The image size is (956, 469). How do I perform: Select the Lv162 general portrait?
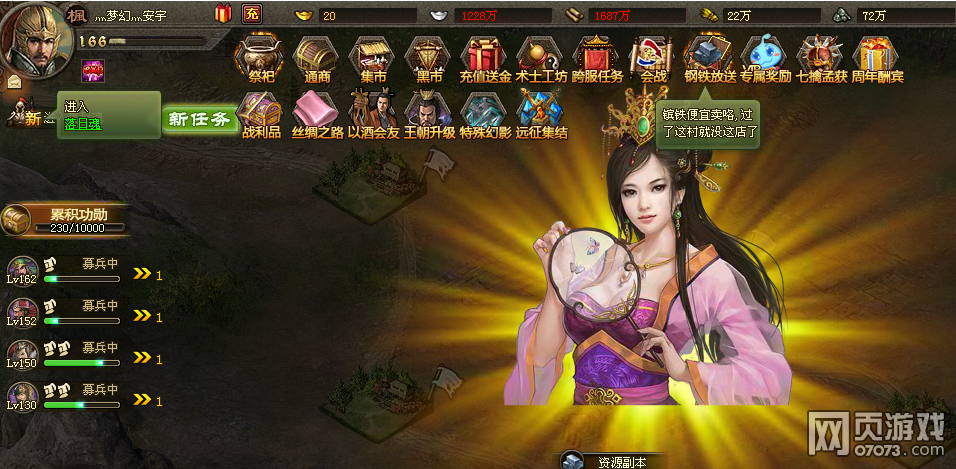(x=22, y=270)
